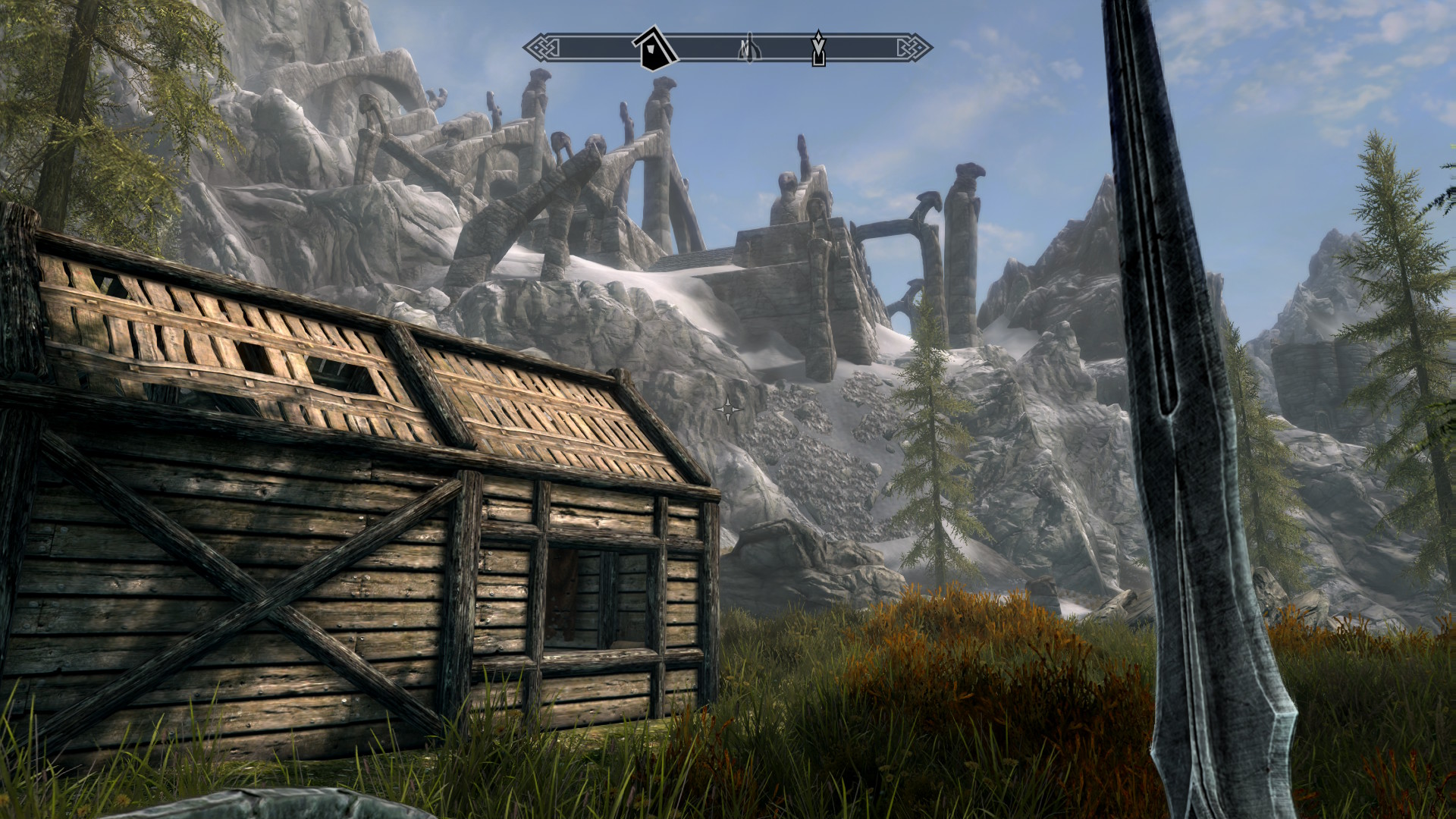
Task: Click the diamond-topped marker on the compass bar
Action: pos(818,49)
